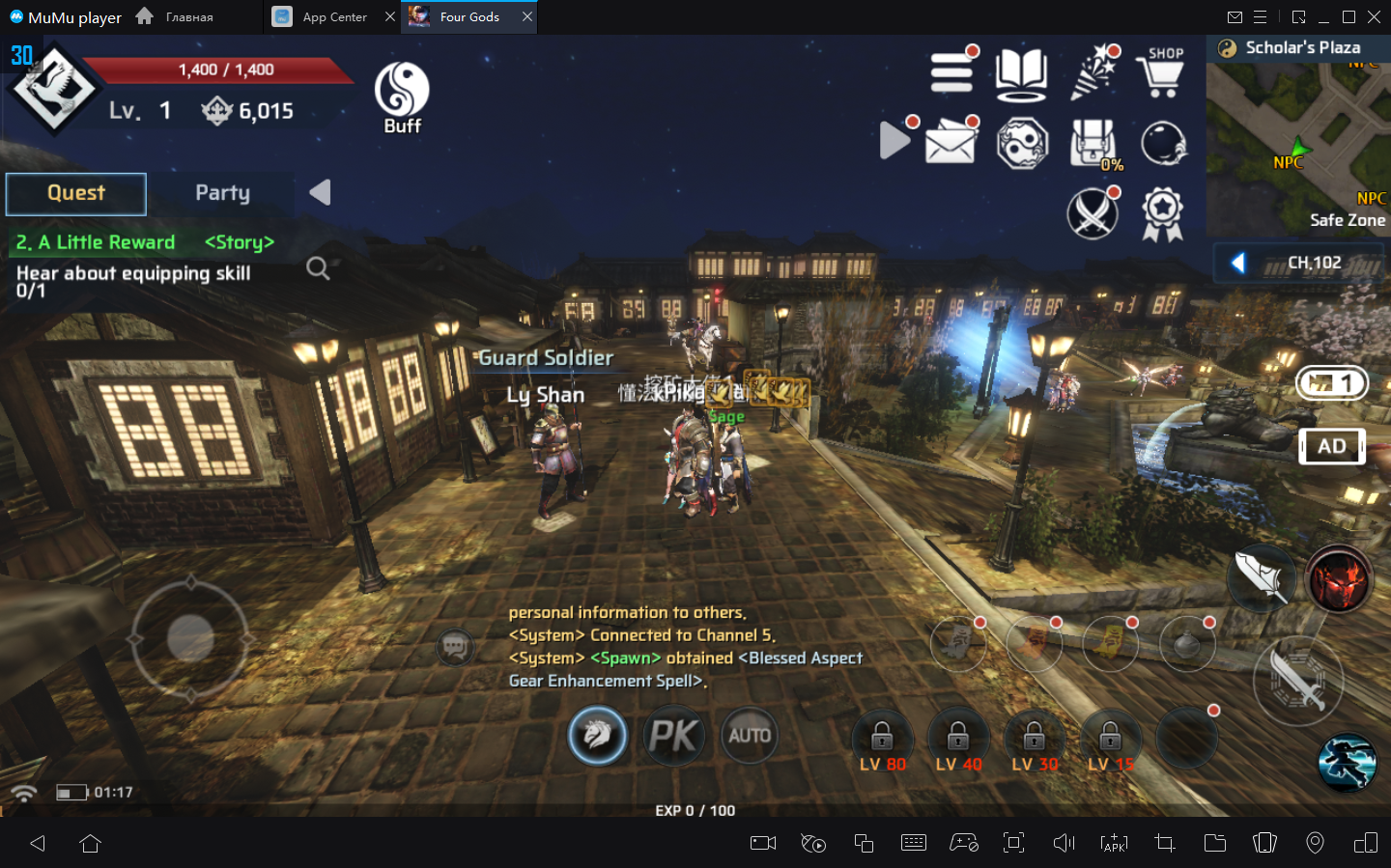Open the star medal ribbon icon
This screenshot has height=868, width=1391.
point(1162,213)
